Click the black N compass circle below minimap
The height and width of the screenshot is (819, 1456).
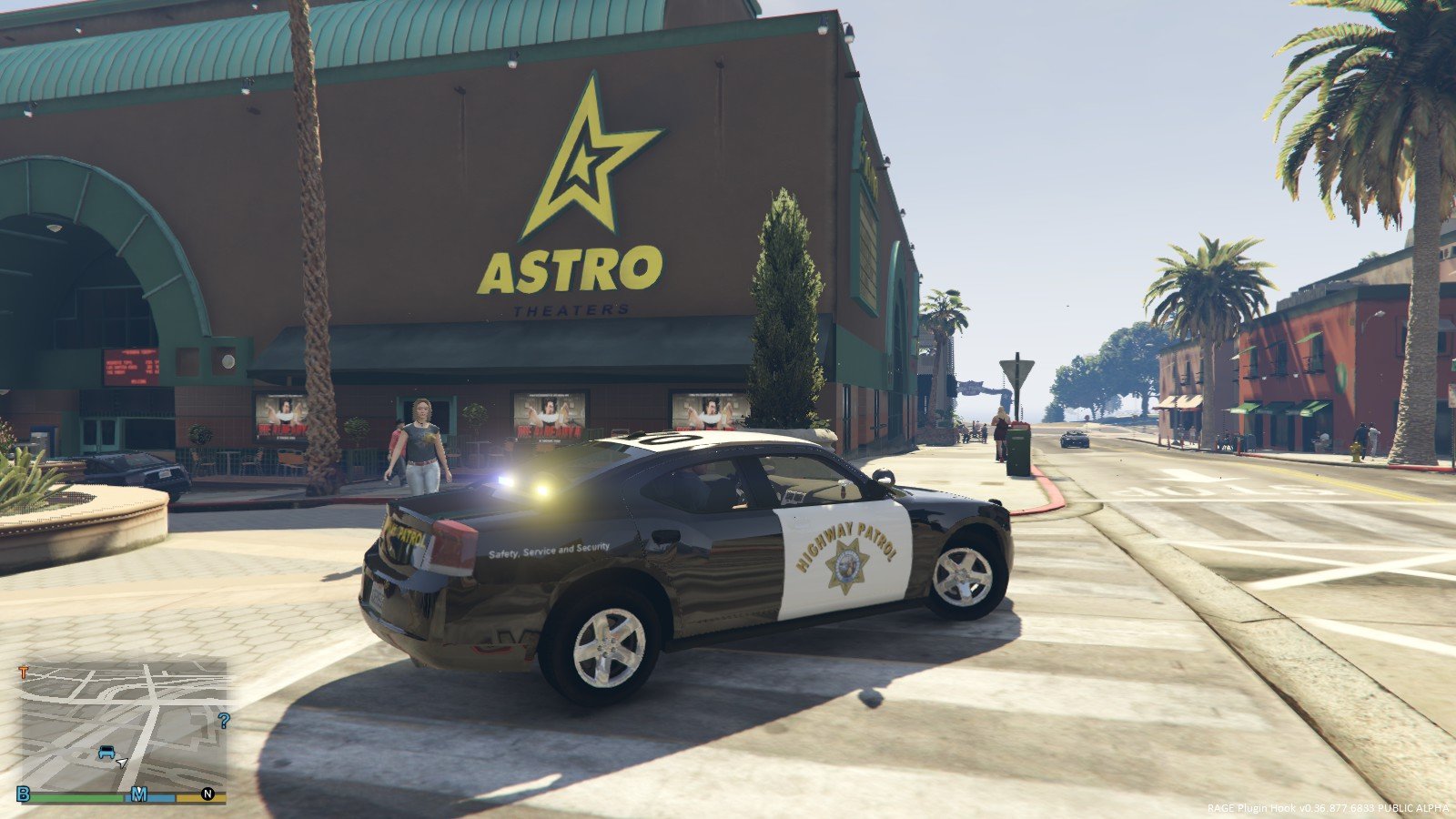pyautogui.click(x=207, y=793)
